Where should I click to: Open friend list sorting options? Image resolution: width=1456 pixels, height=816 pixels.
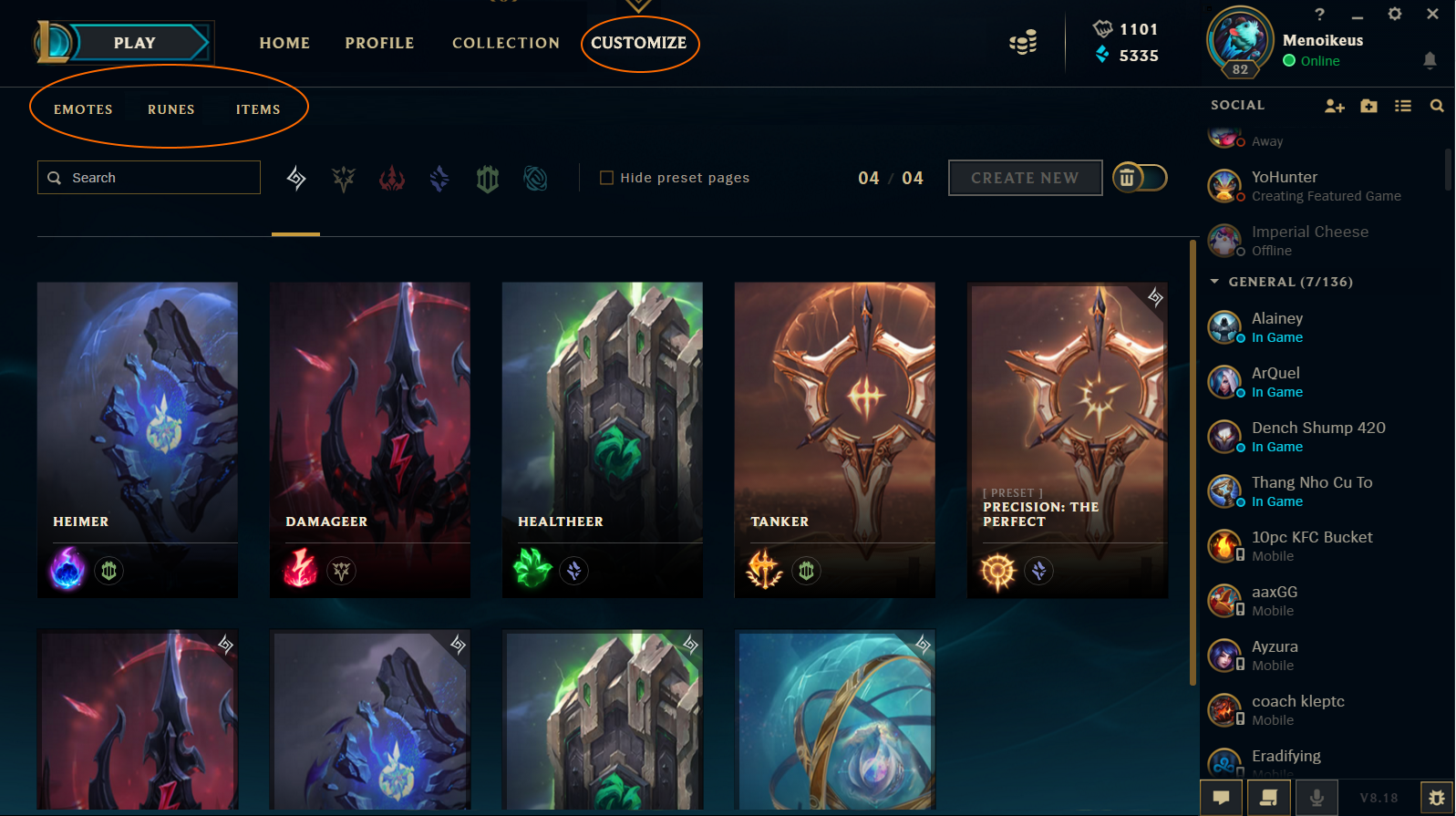[x=1403, y=106]
